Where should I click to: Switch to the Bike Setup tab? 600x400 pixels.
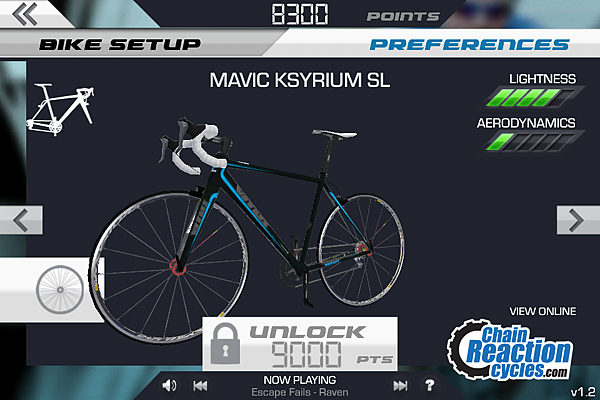click(x=119, y=45)
